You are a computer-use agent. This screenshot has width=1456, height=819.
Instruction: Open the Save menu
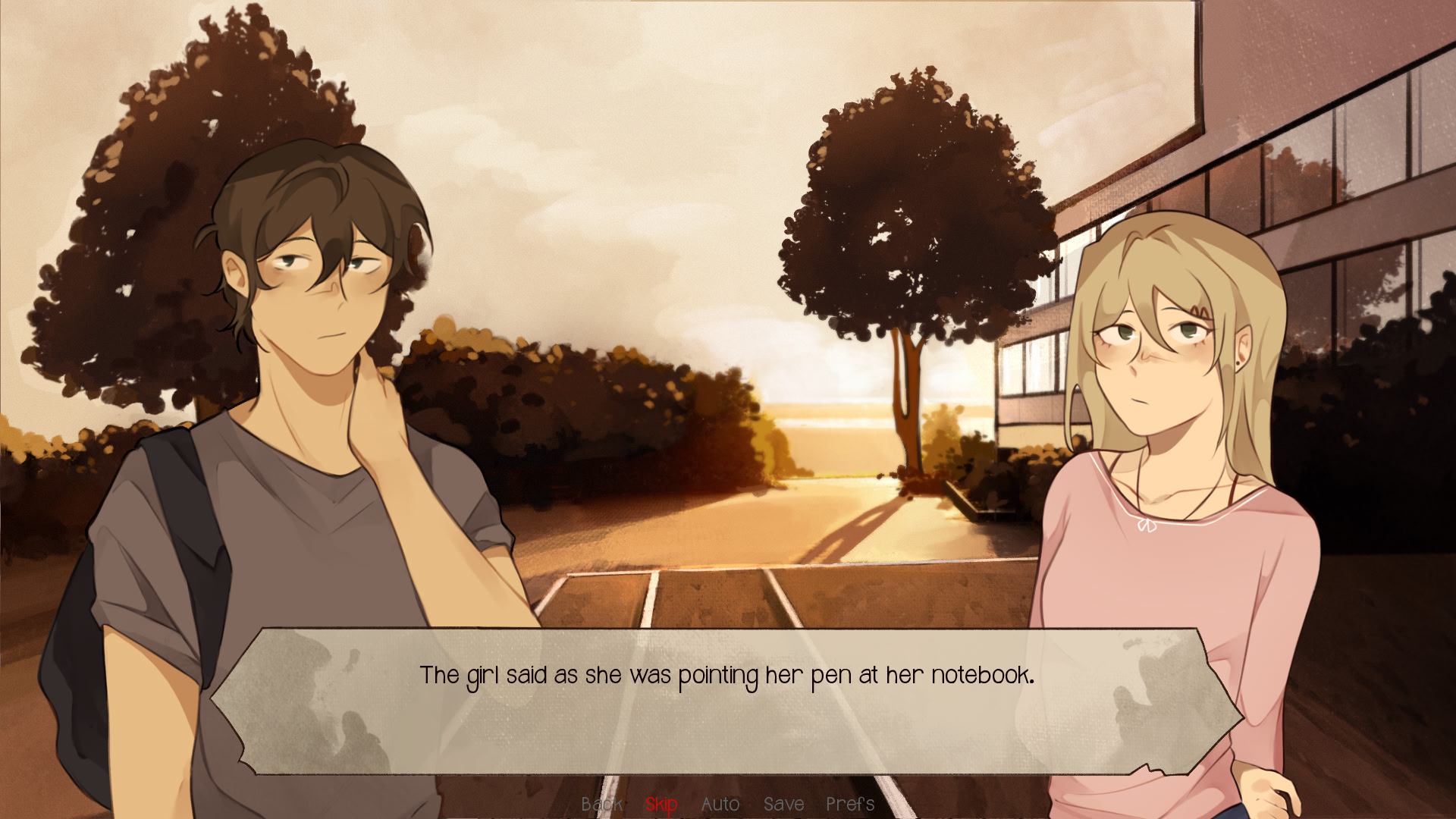(x=783, y=804)
